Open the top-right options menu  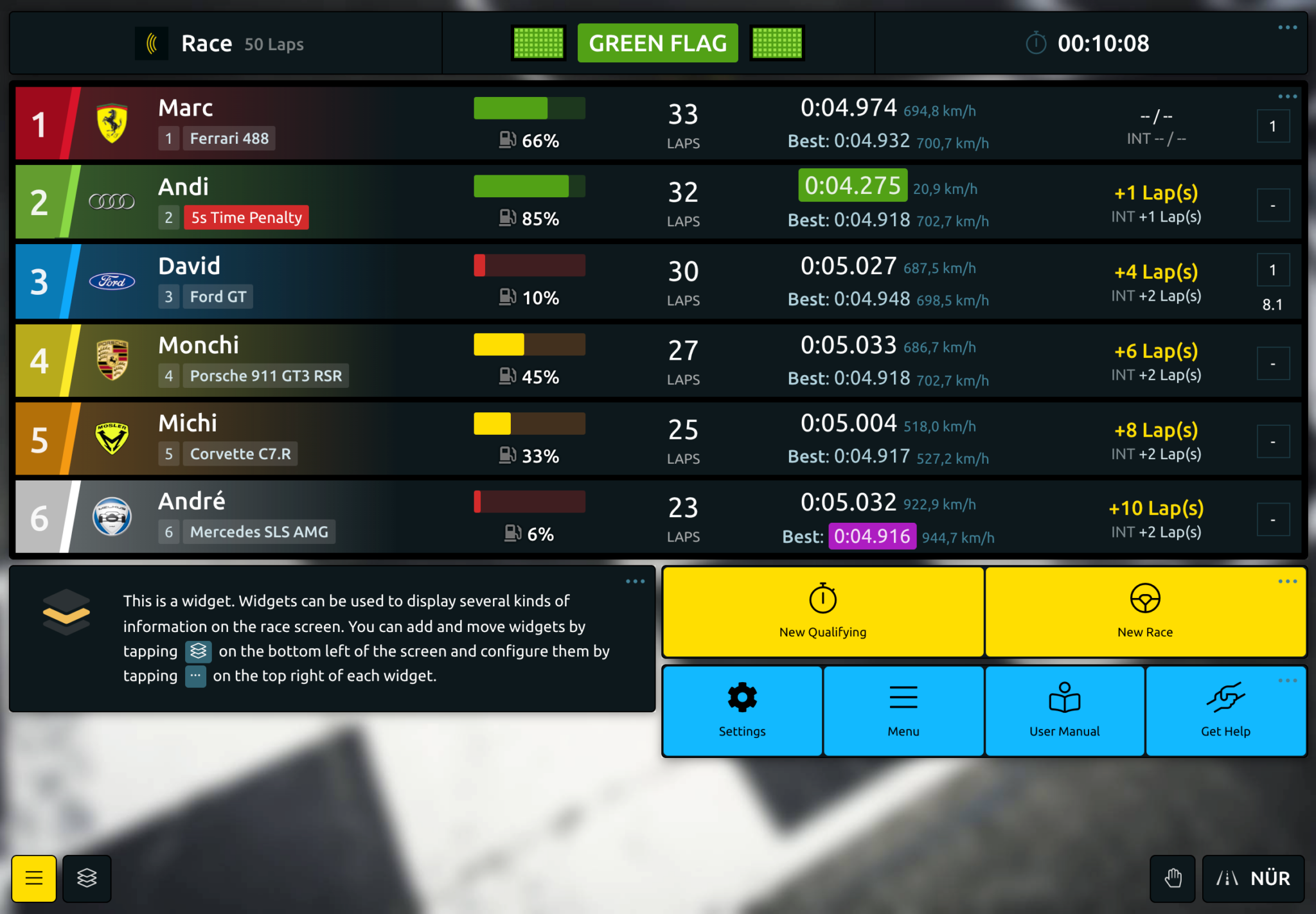(x=1287, y=26)
